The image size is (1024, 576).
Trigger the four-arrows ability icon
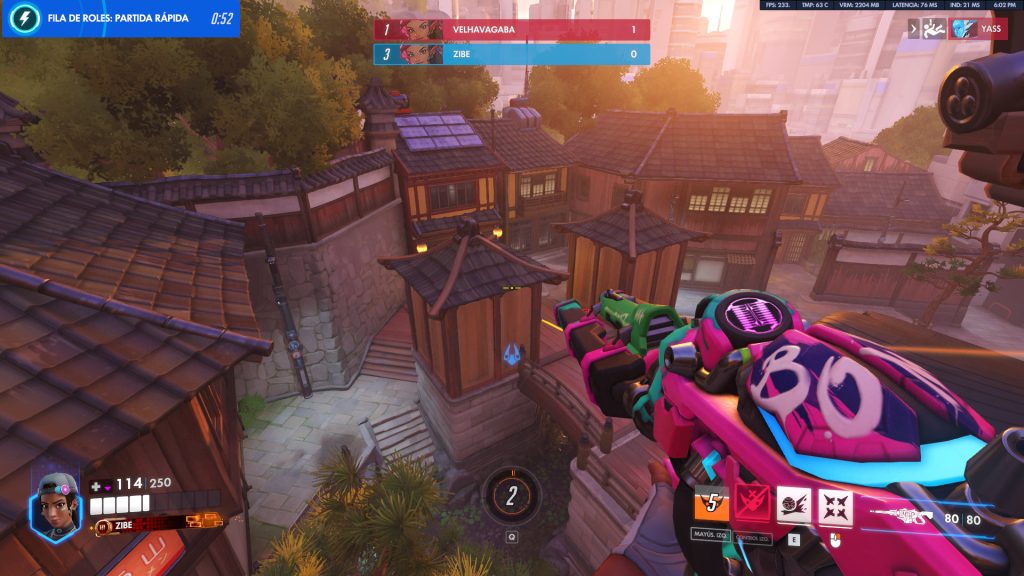(x=836, y=506)
